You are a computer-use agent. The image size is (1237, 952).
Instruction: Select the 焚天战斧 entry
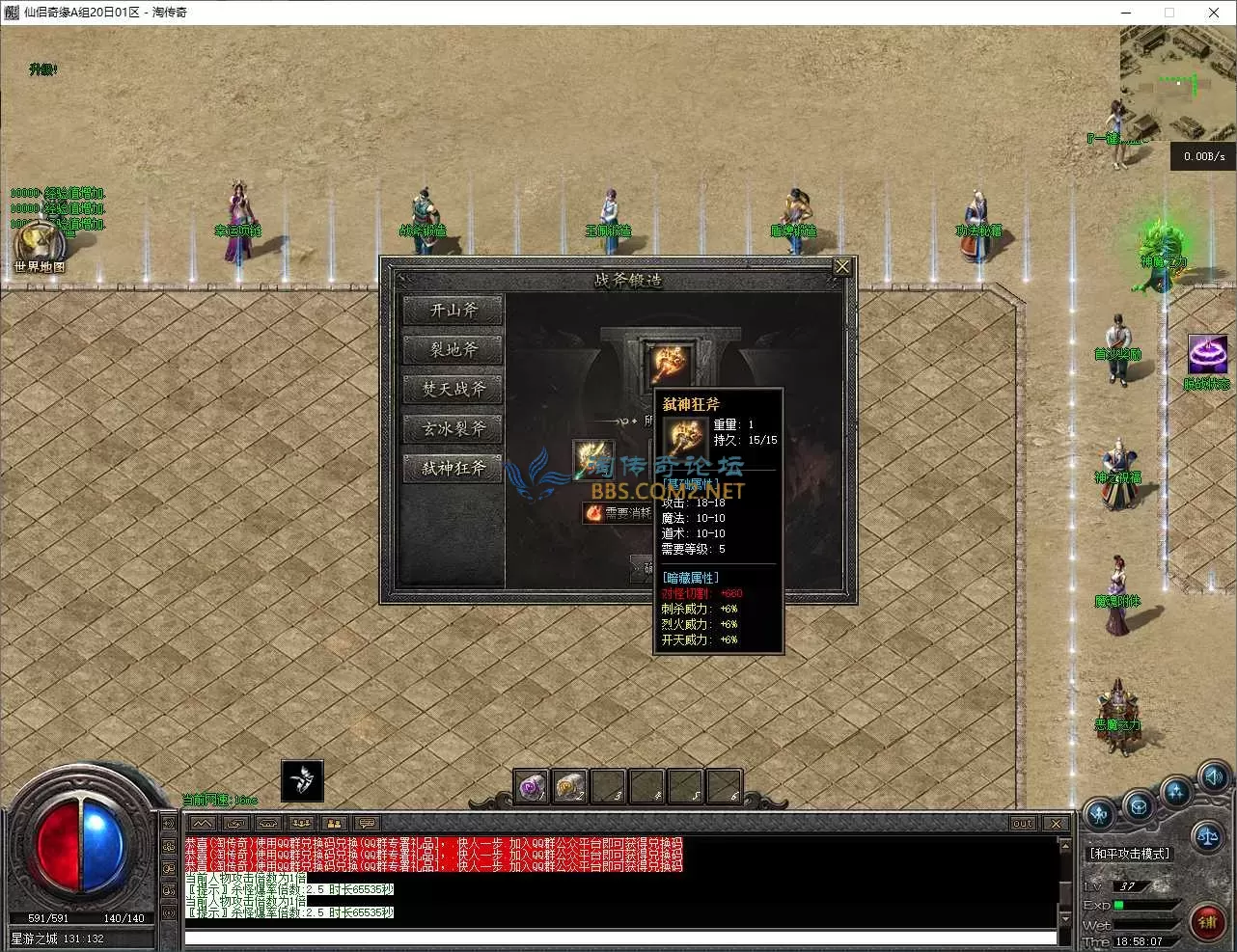[x=453, y=390]
